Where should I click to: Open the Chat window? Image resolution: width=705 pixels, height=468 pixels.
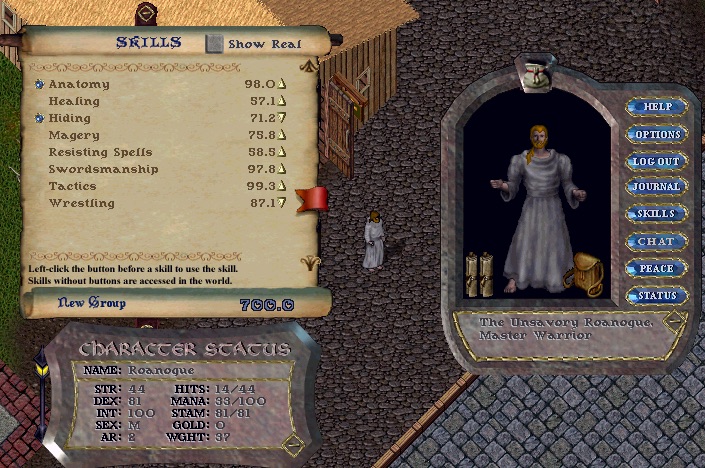coord(656,241)
